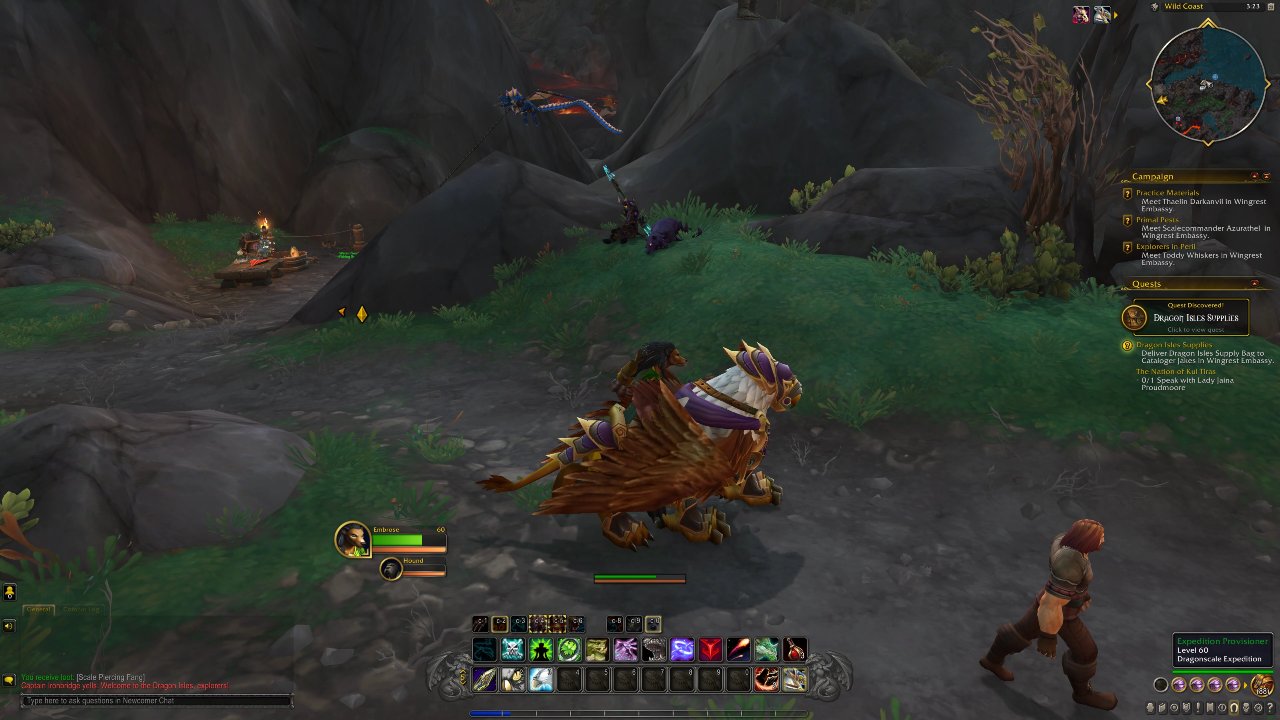Collapse the Quests section header
The image size is (1280, 720).
[x=1255, y=282]
